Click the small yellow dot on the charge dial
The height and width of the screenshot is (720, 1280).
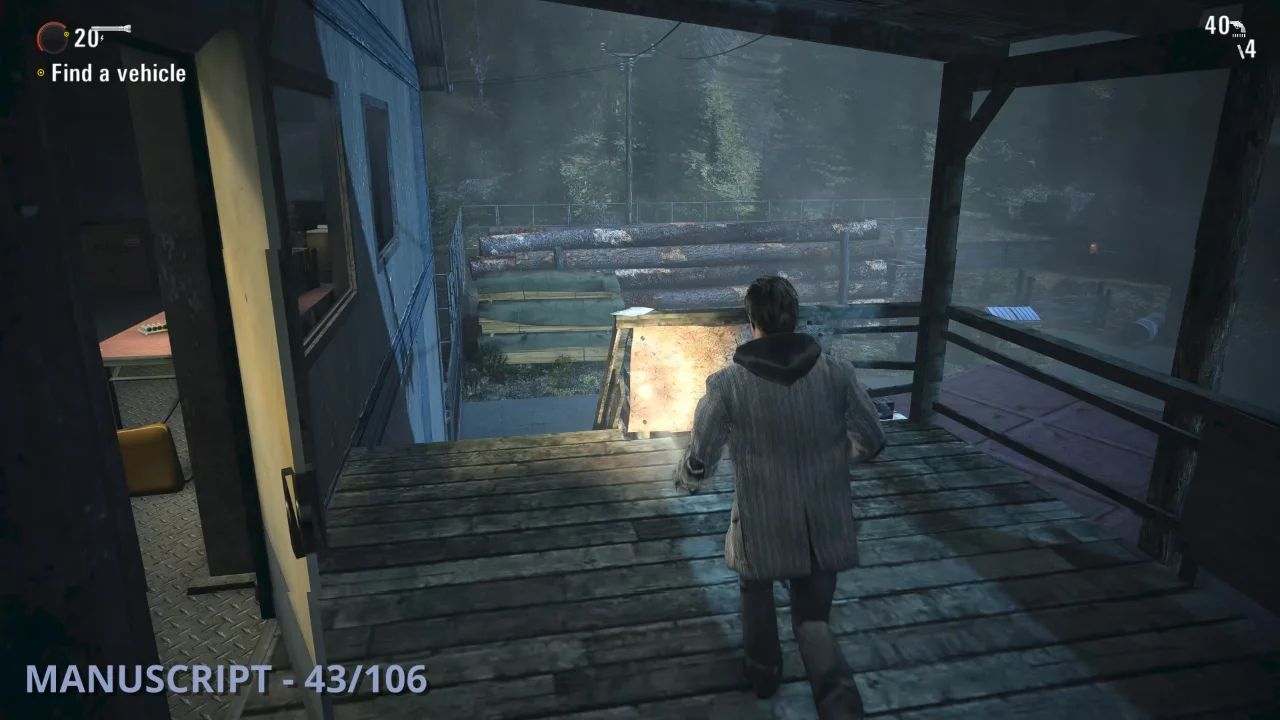66,34
